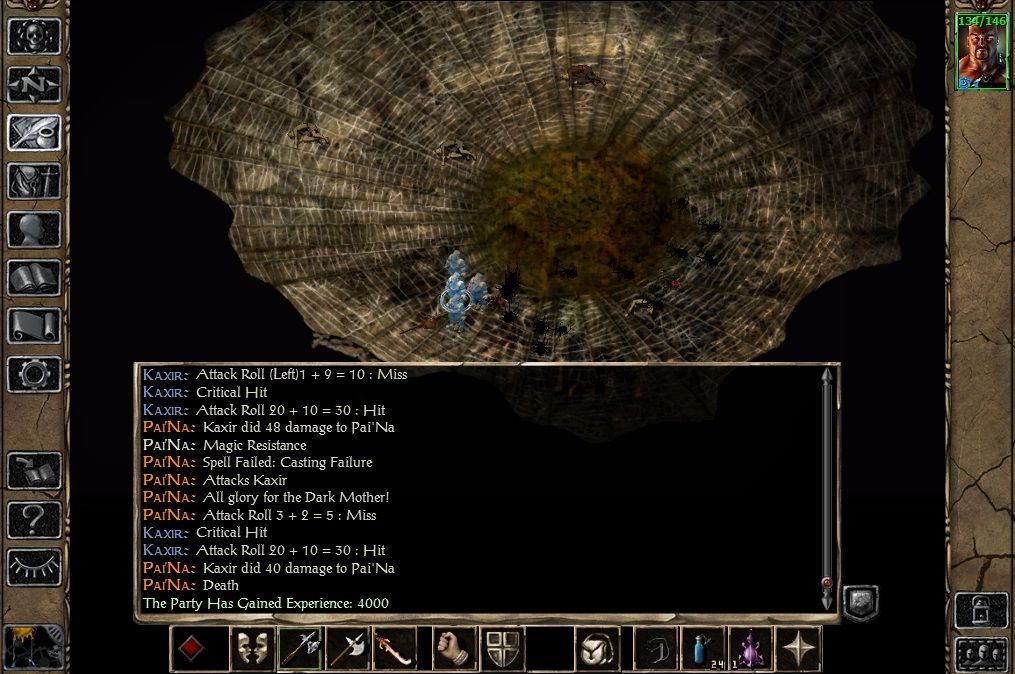
Task: Choose the twin masks talk button
Action: click(x=252, y=649)
